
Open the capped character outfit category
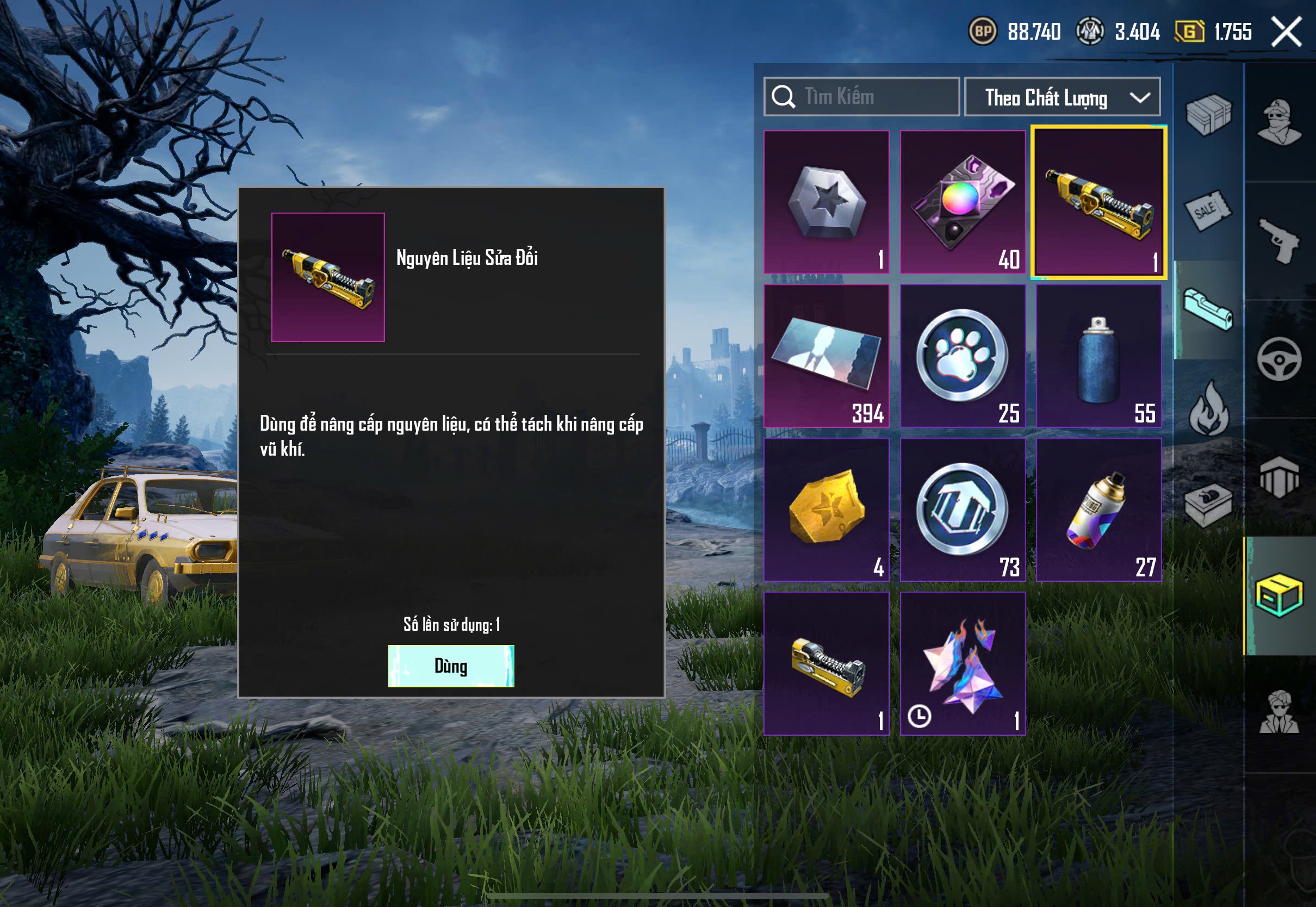point(1279,122)
